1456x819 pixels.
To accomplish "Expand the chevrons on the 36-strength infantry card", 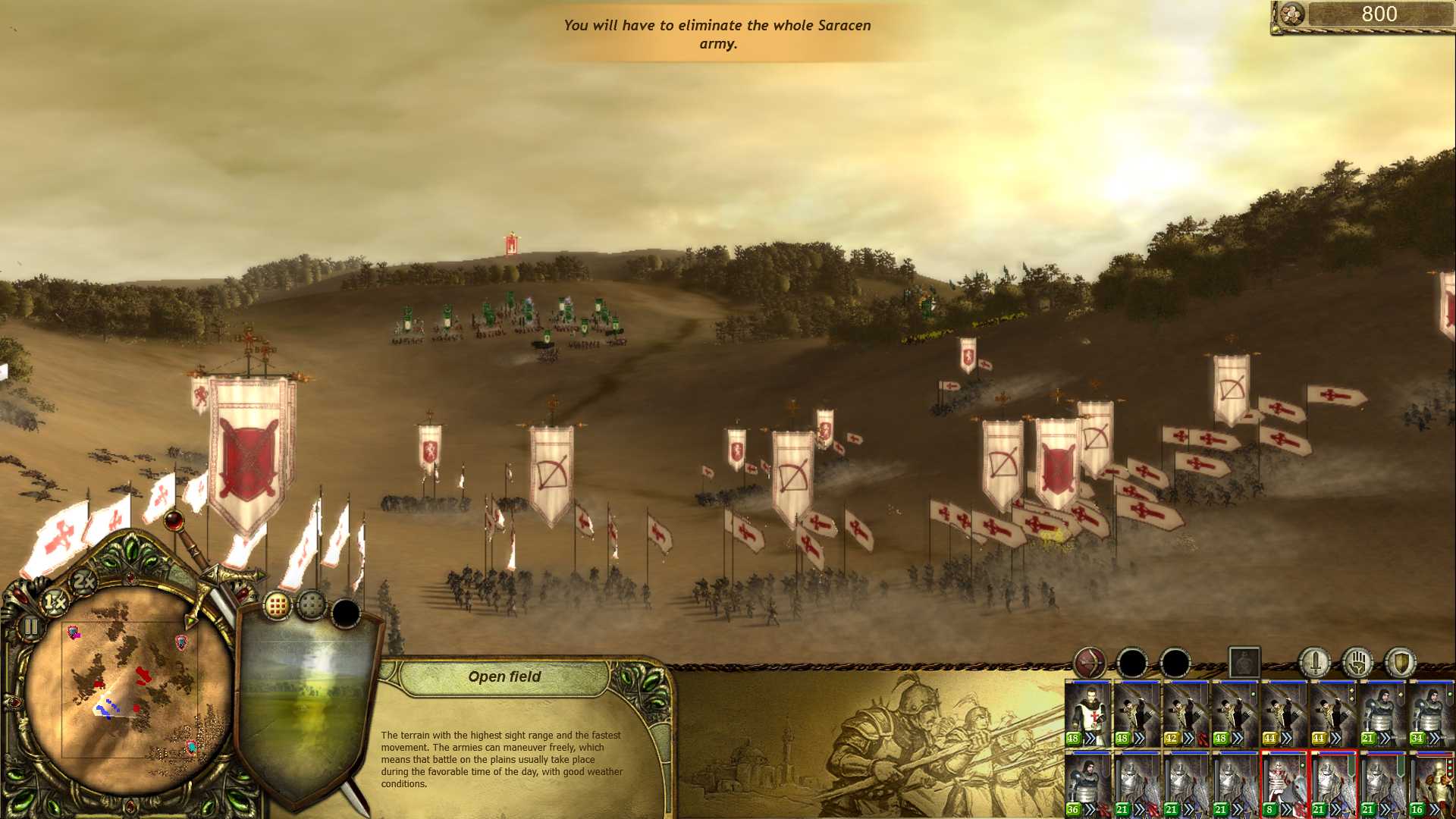I will (x=1090, y=808).
